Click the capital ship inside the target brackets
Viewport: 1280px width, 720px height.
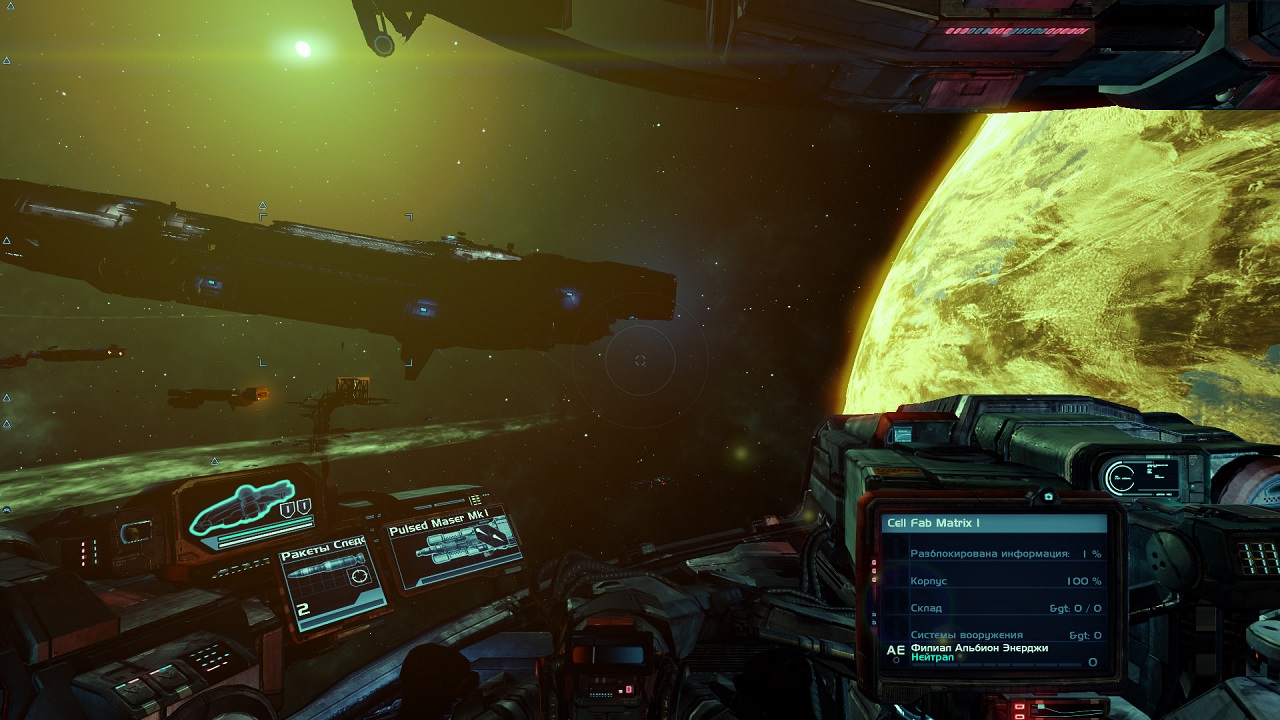pos(340,275)
